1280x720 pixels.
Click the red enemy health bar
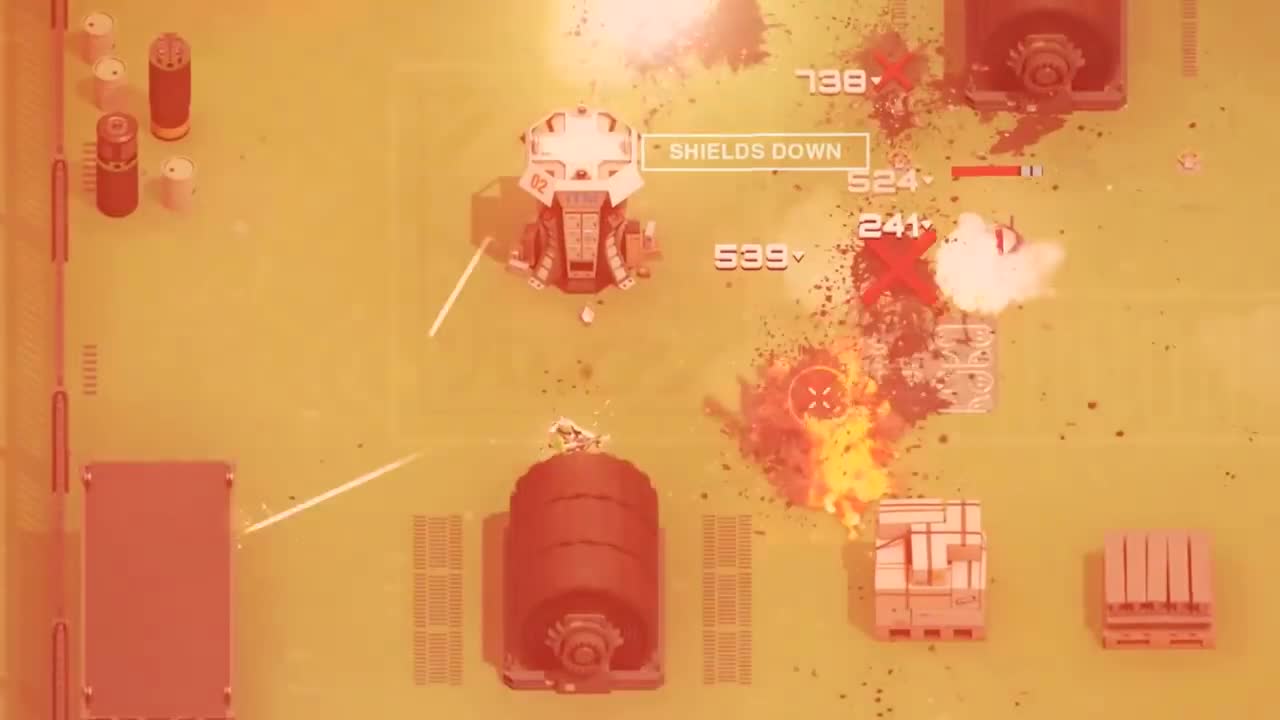(x=990, y=171)
